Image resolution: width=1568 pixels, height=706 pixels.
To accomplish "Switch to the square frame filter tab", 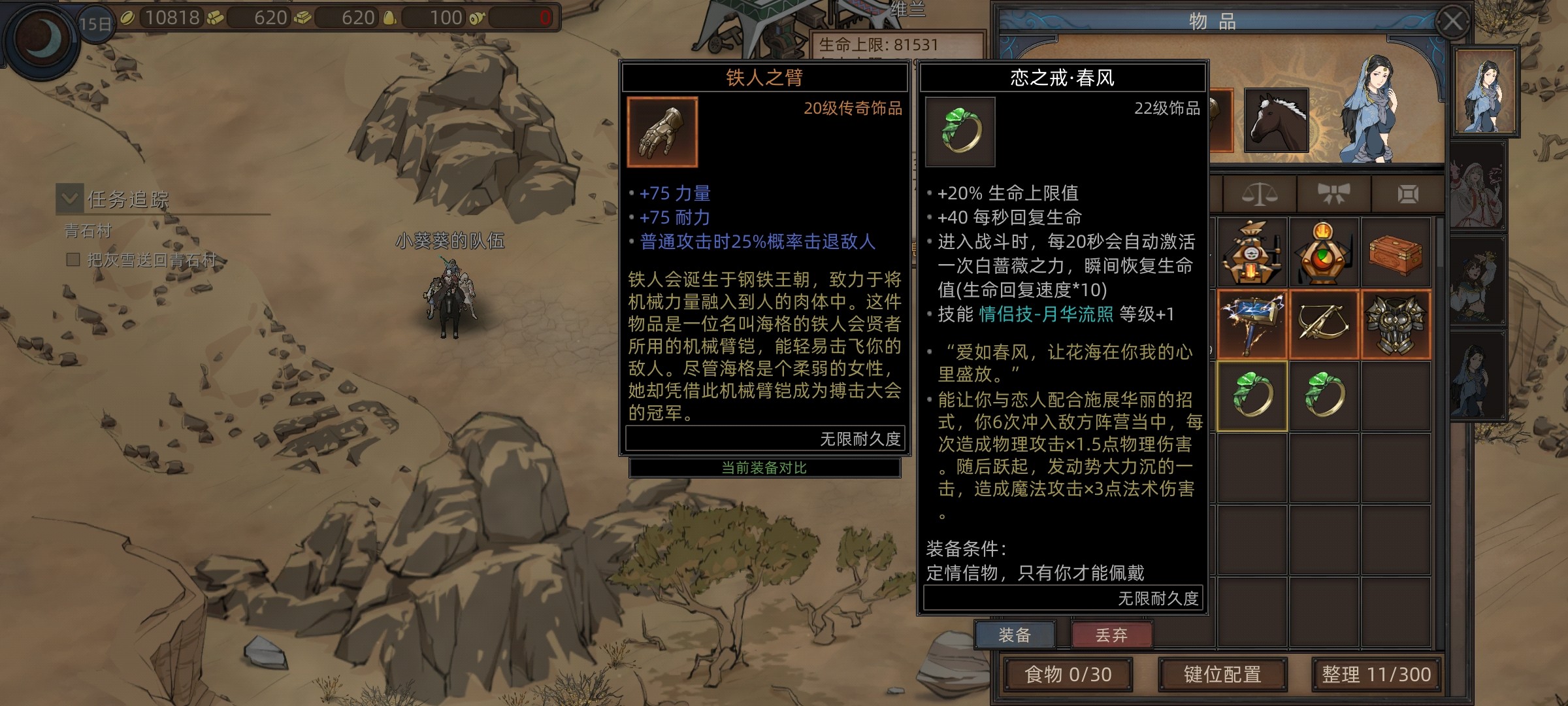I will [x=1407, y=194].
